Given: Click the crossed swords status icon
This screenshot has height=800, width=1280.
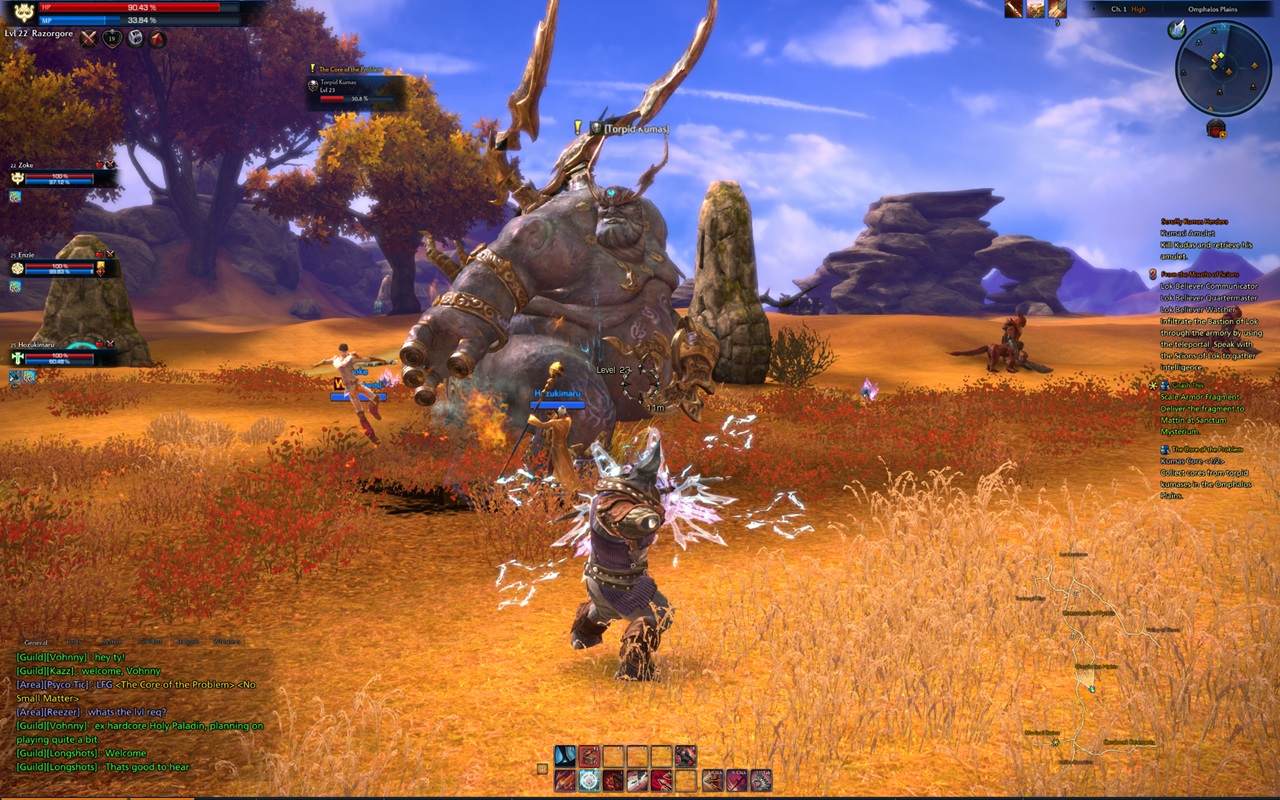Looking at the screenshot, I should pos(89,39).
